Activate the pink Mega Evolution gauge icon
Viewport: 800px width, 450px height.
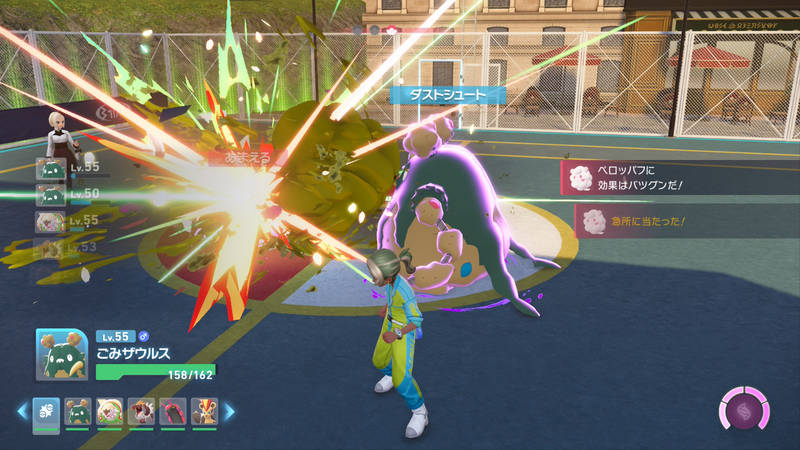click(741, 411)
